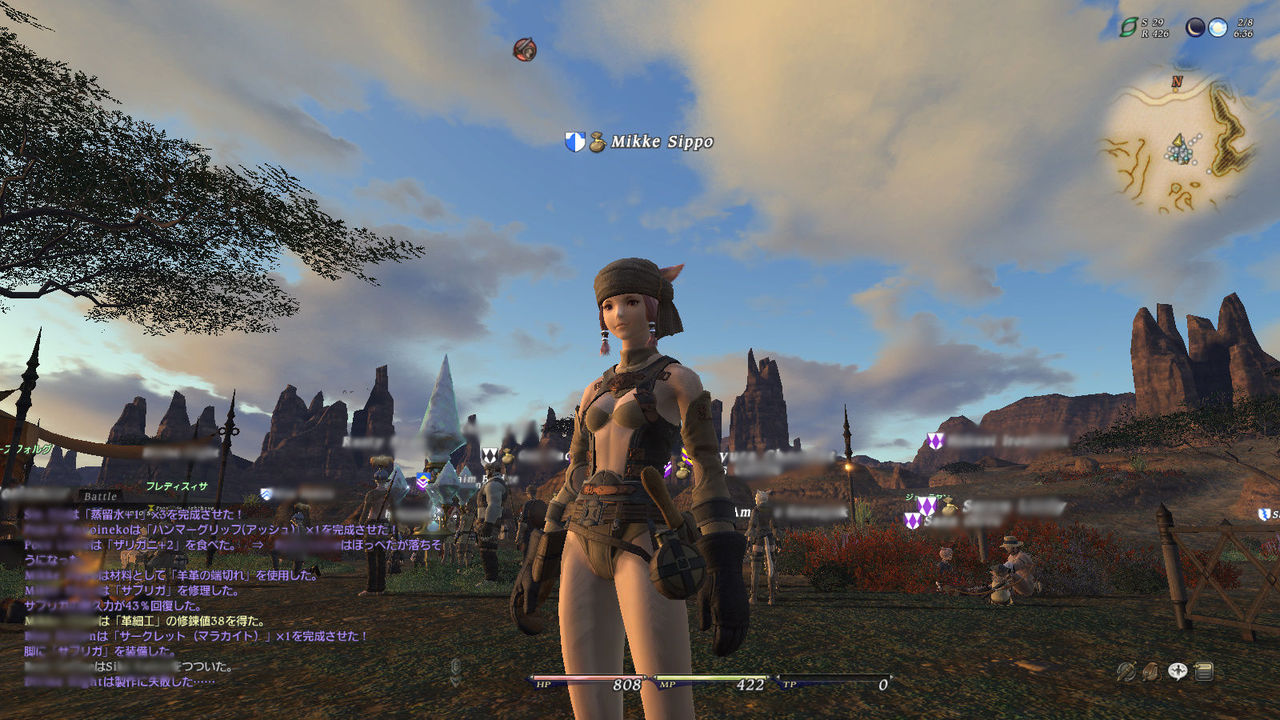Click the crescent moon phase icon
The image size is (1280, 720).
tap(1195, 28)
